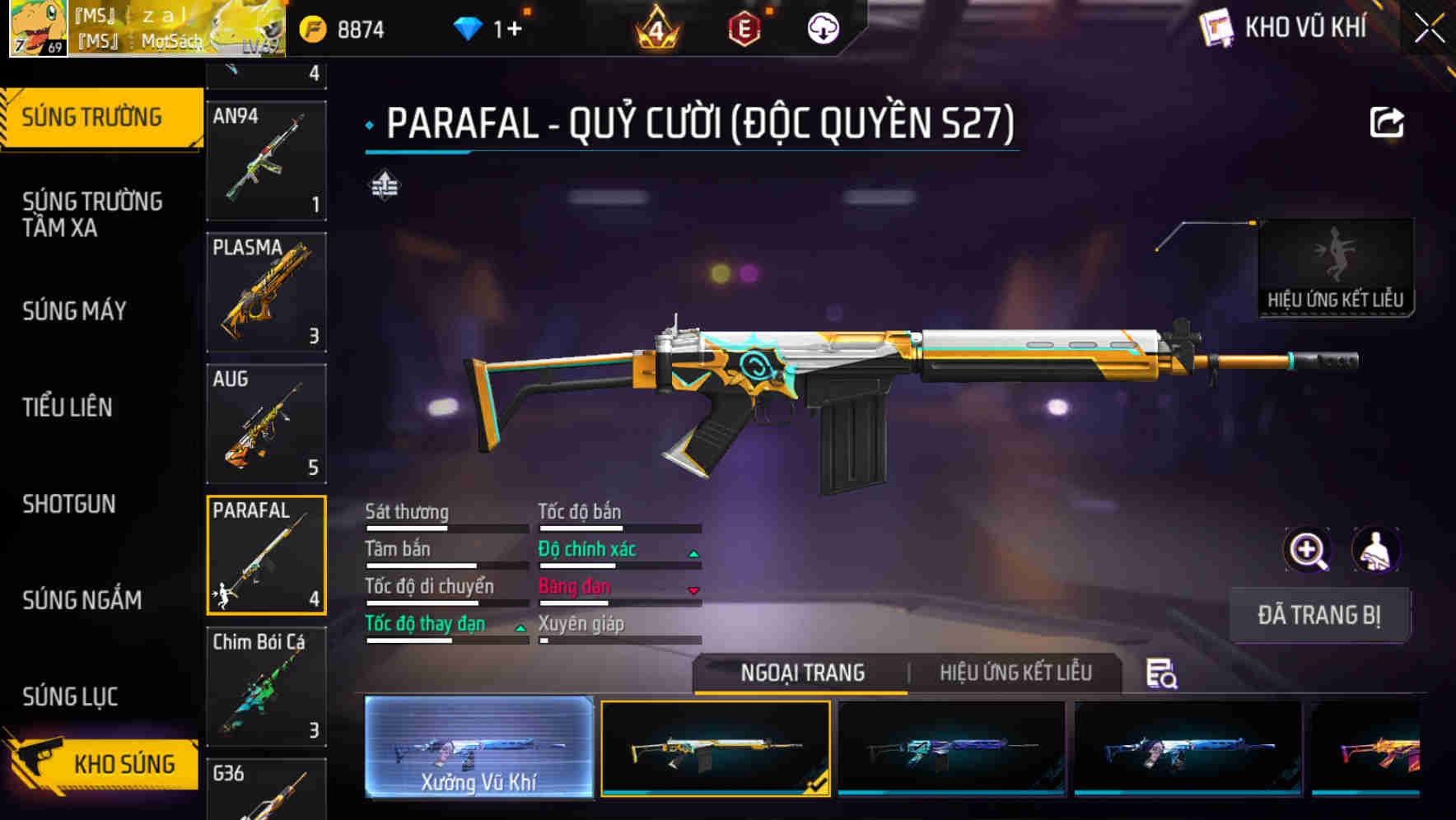Select the Chim Bói Cá weapon thumbnail

[x=266, y=687]
